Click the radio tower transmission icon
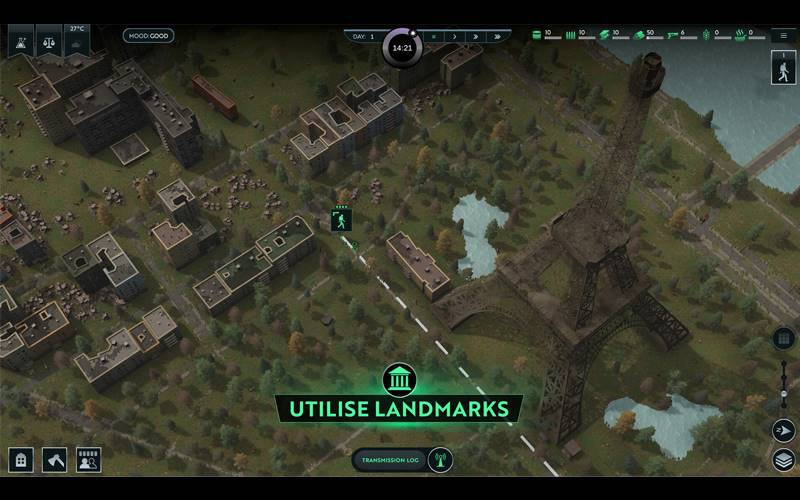 437,460
